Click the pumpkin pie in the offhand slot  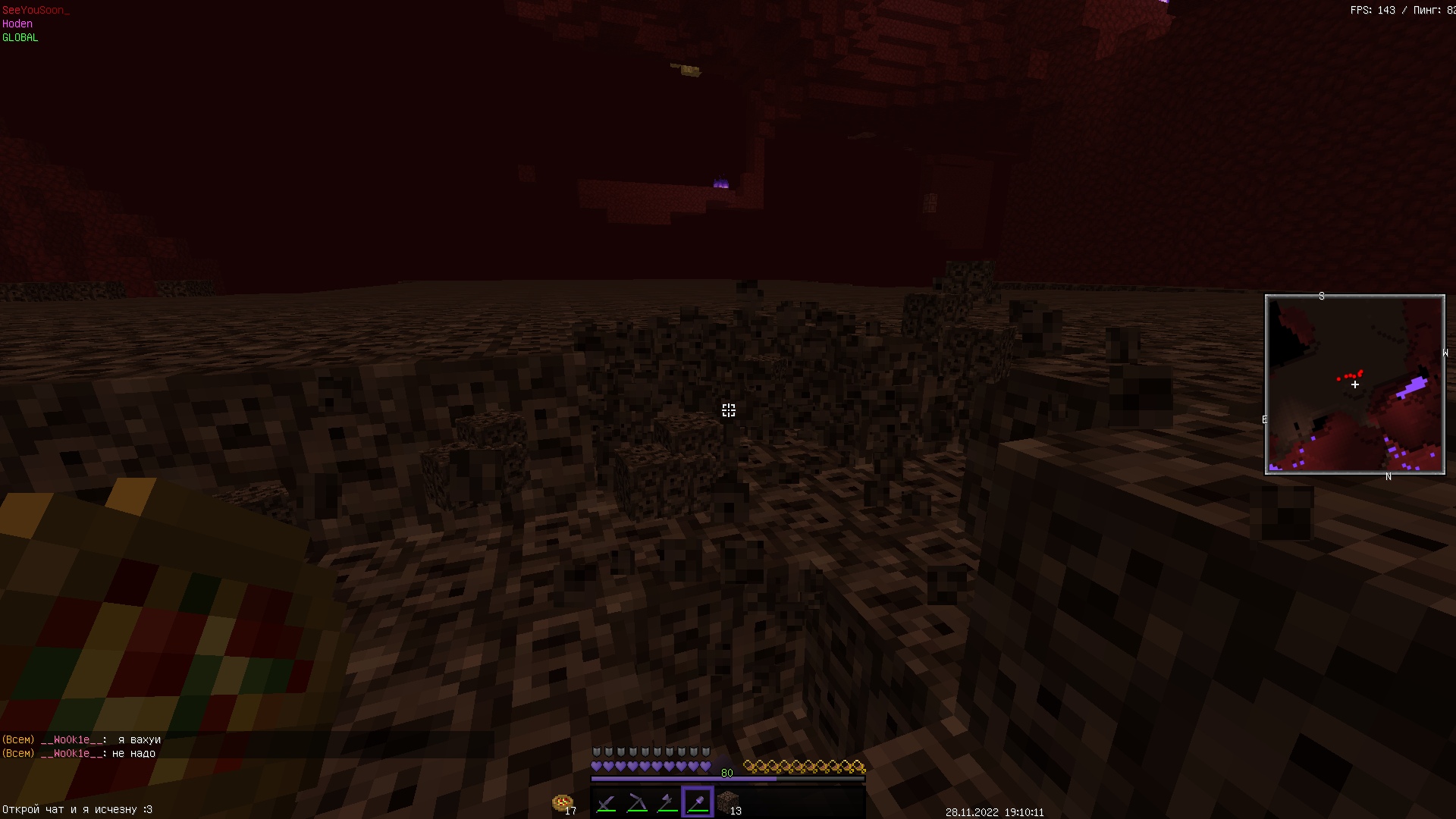coord(562,802)
